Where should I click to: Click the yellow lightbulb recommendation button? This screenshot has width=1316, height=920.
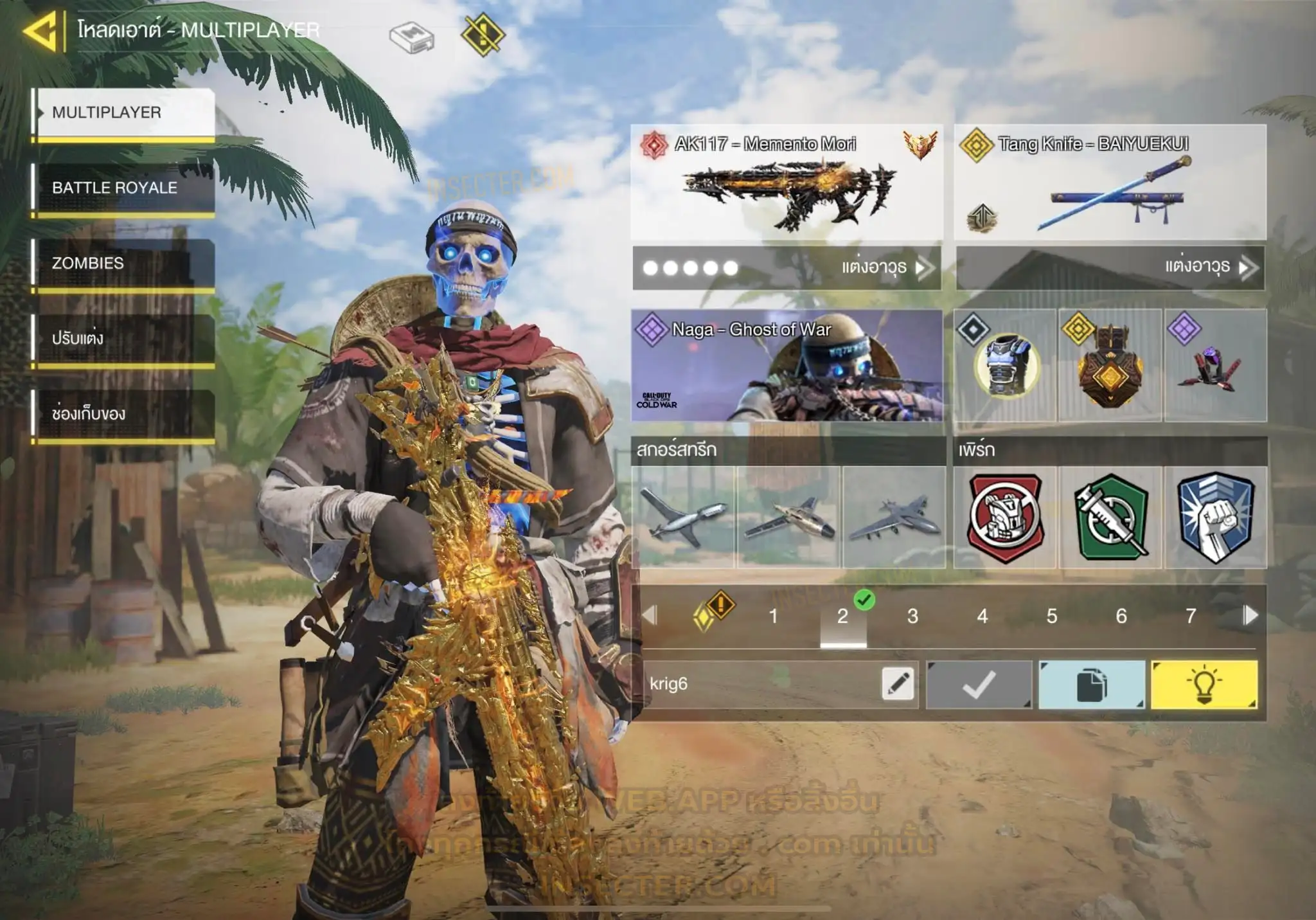(1204, 684)
